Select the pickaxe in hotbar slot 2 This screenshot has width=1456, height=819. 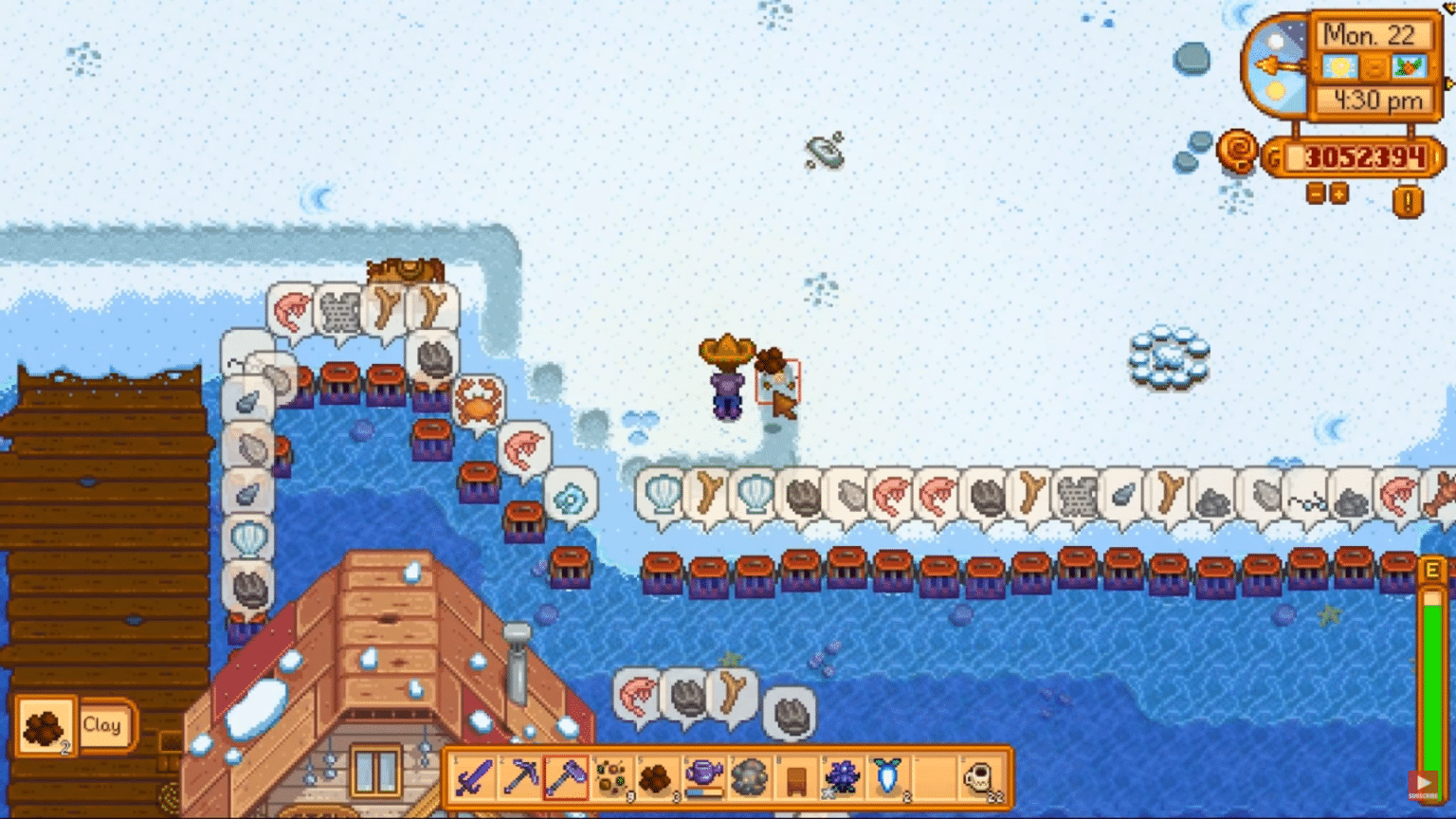click(x=519, y=780)
